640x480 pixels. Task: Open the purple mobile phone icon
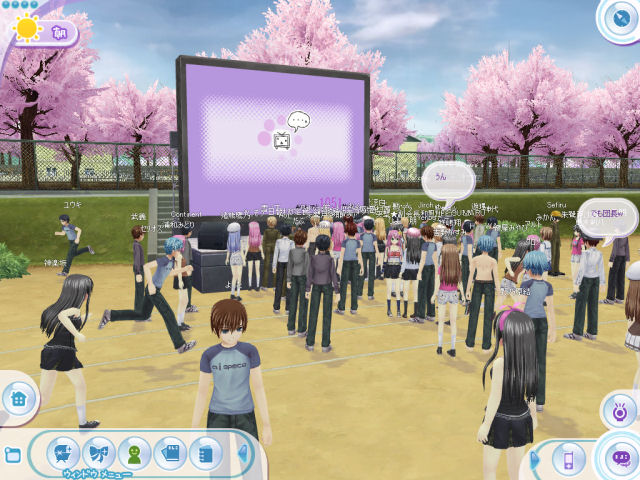click(x=568, y=459)
